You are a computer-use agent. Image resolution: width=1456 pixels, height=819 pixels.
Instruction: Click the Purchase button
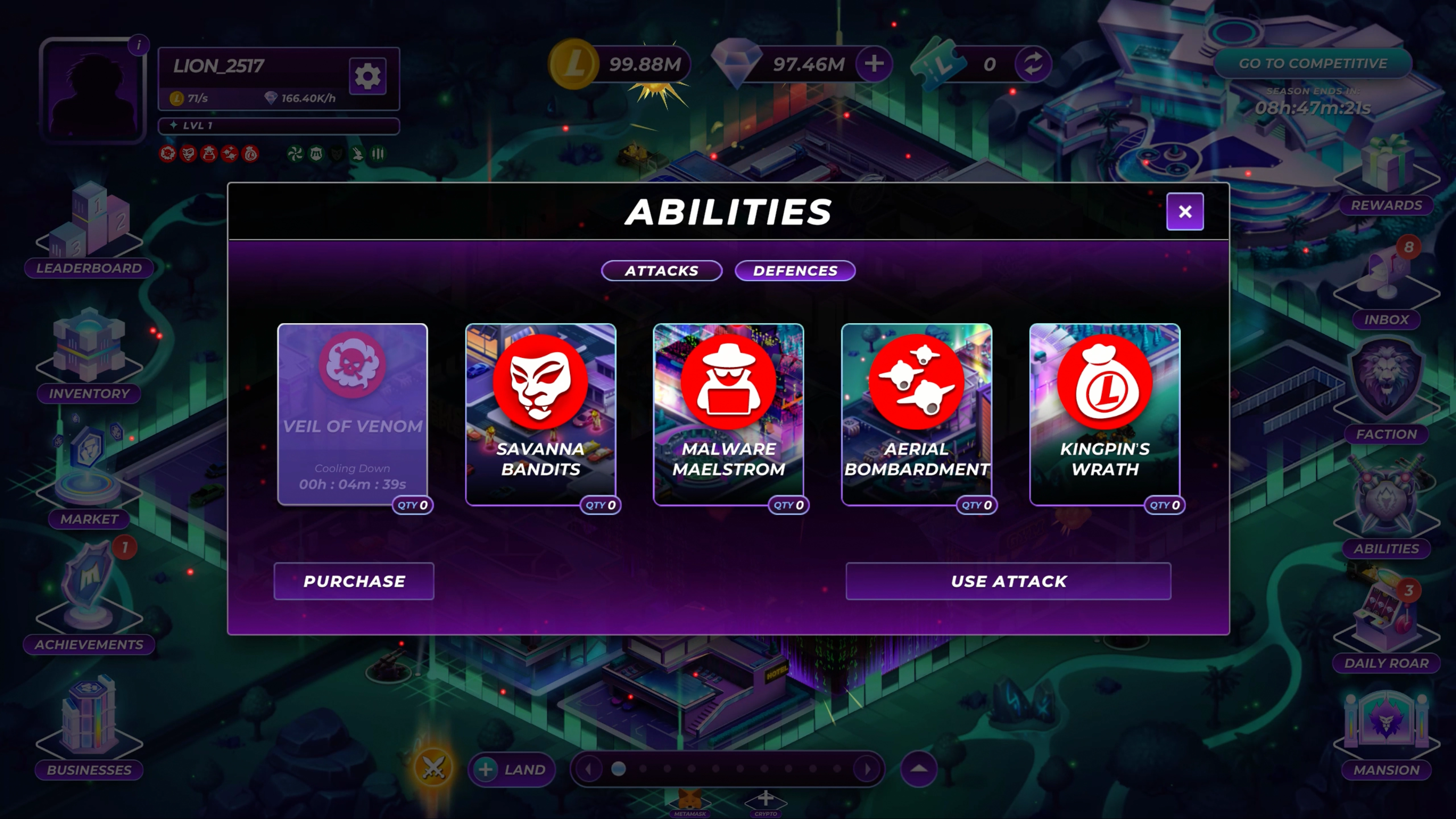click(354, 581)
